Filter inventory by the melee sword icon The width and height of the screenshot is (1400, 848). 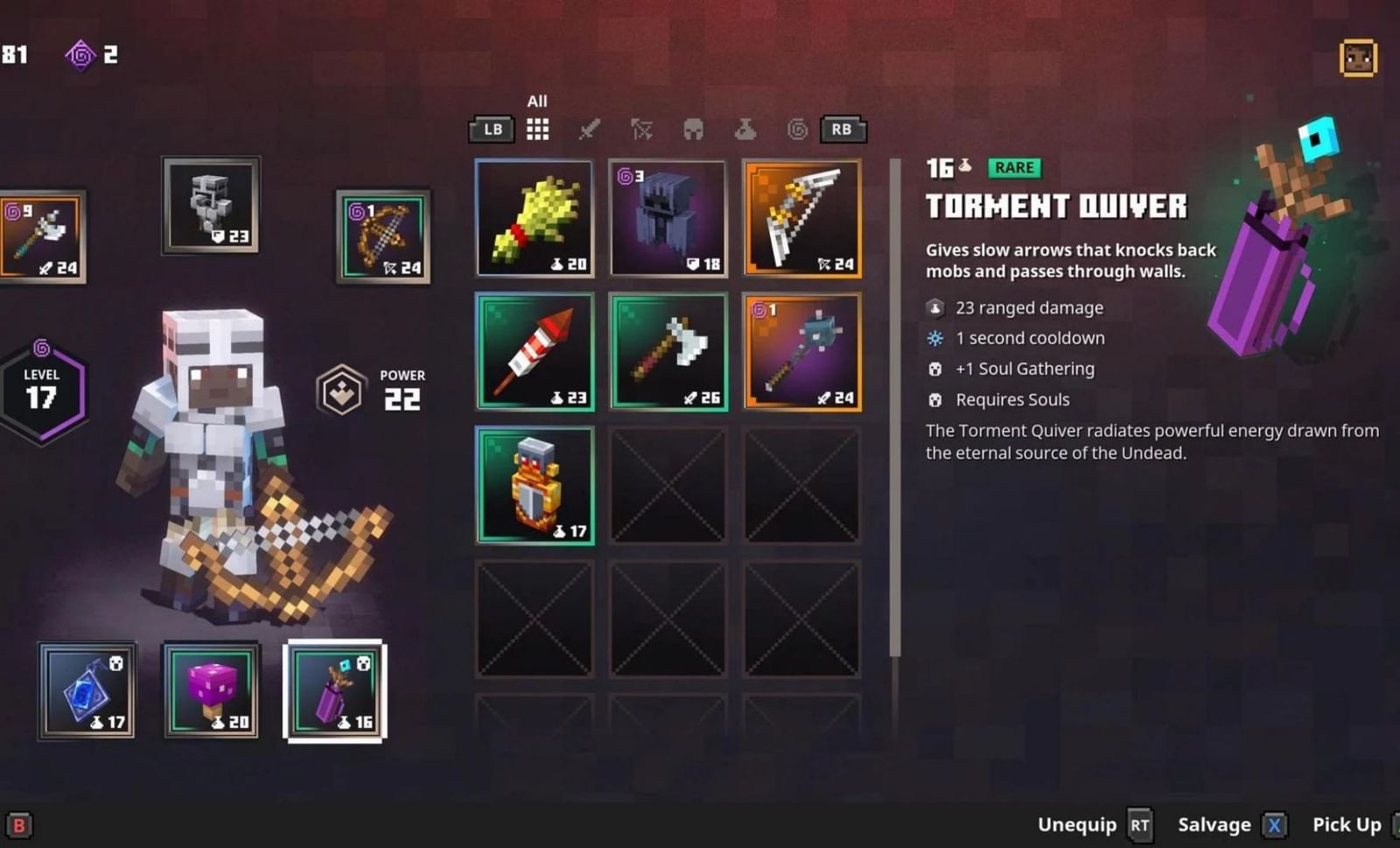(x=591, y=129)
